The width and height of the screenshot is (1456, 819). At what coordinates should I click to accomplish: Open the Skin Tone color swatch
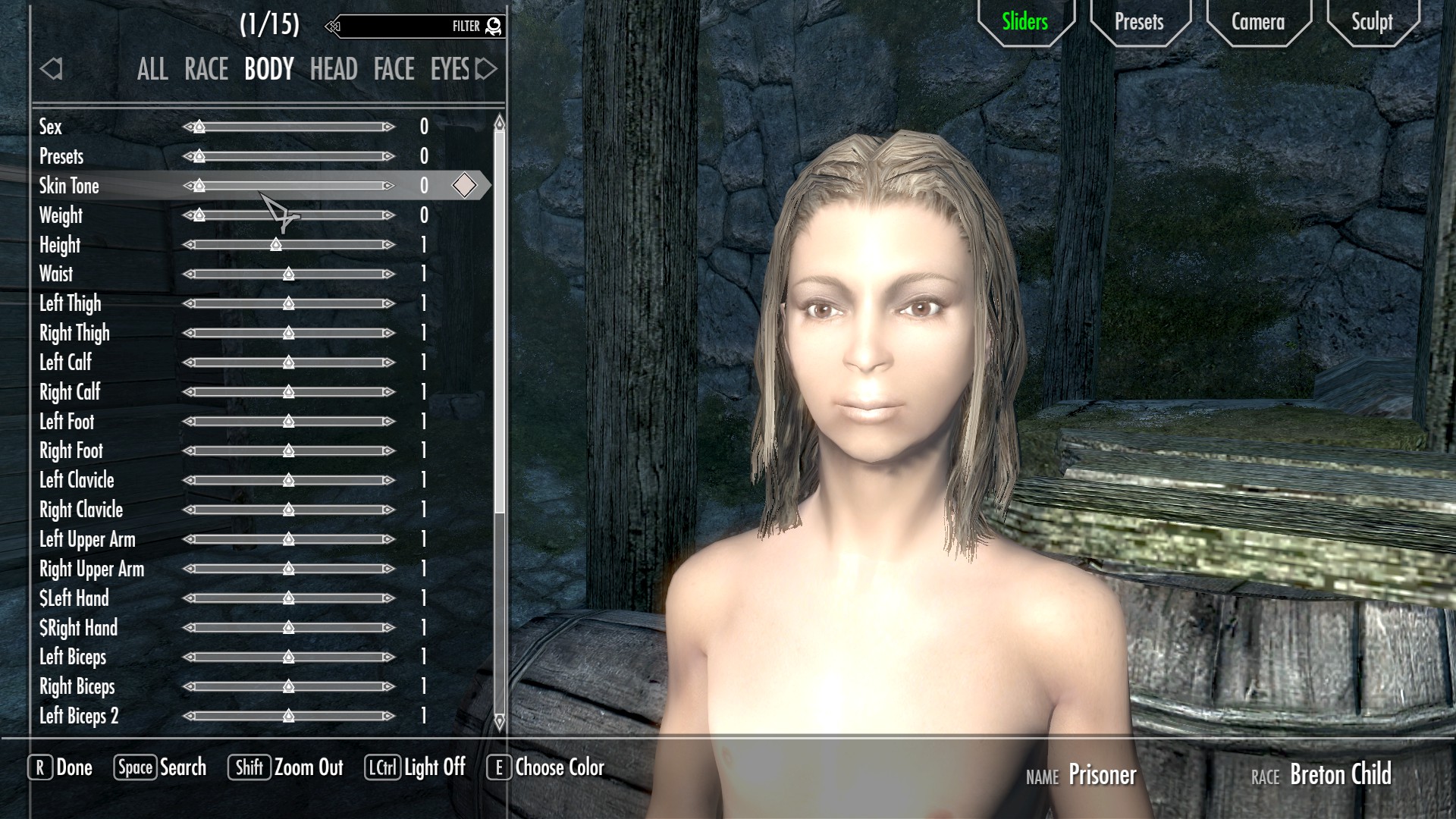pos(464,186)
